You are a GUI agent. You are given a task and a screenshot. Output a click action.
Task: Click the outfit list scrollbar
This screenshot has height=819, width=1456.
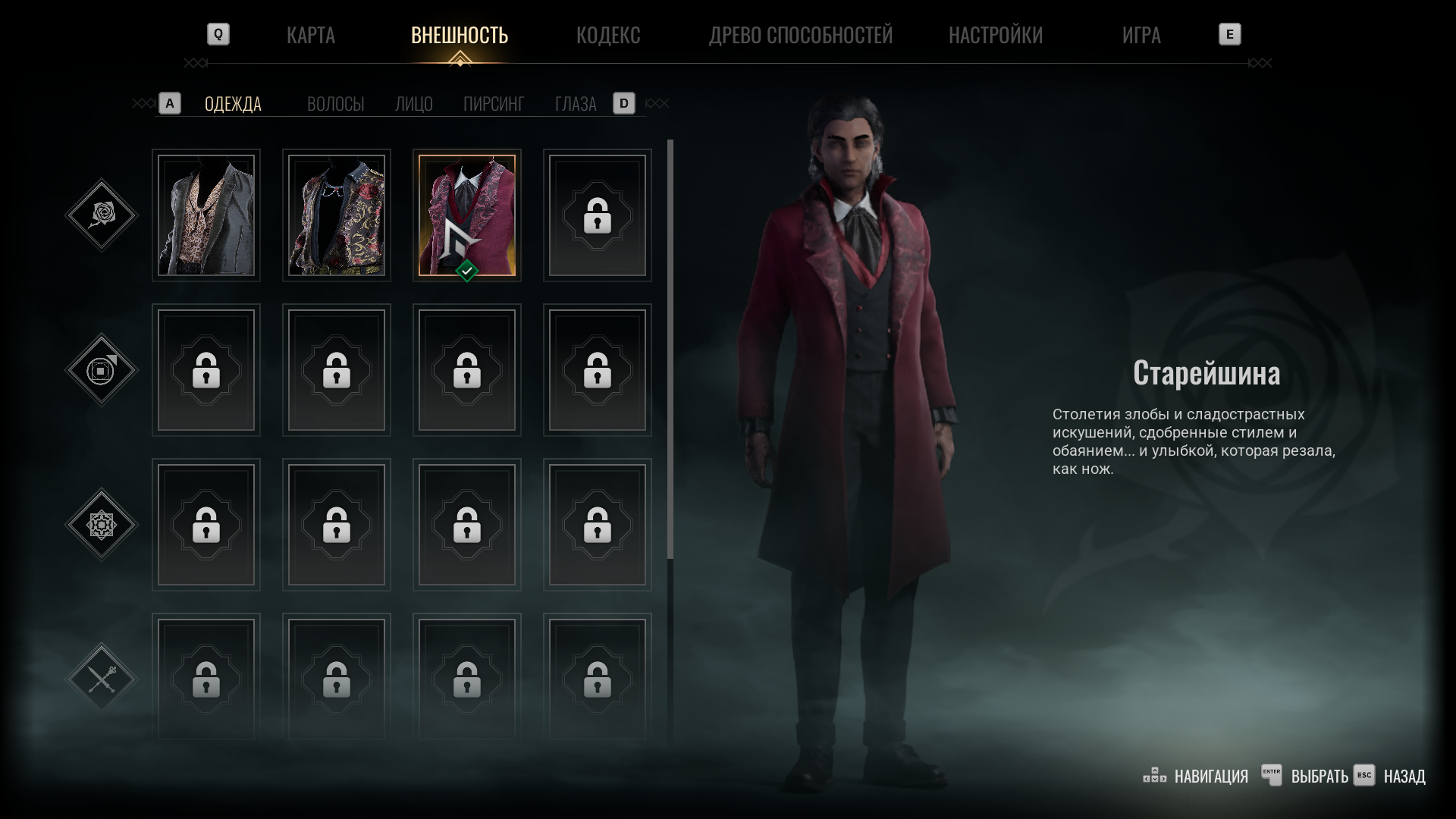click(670, 349)
